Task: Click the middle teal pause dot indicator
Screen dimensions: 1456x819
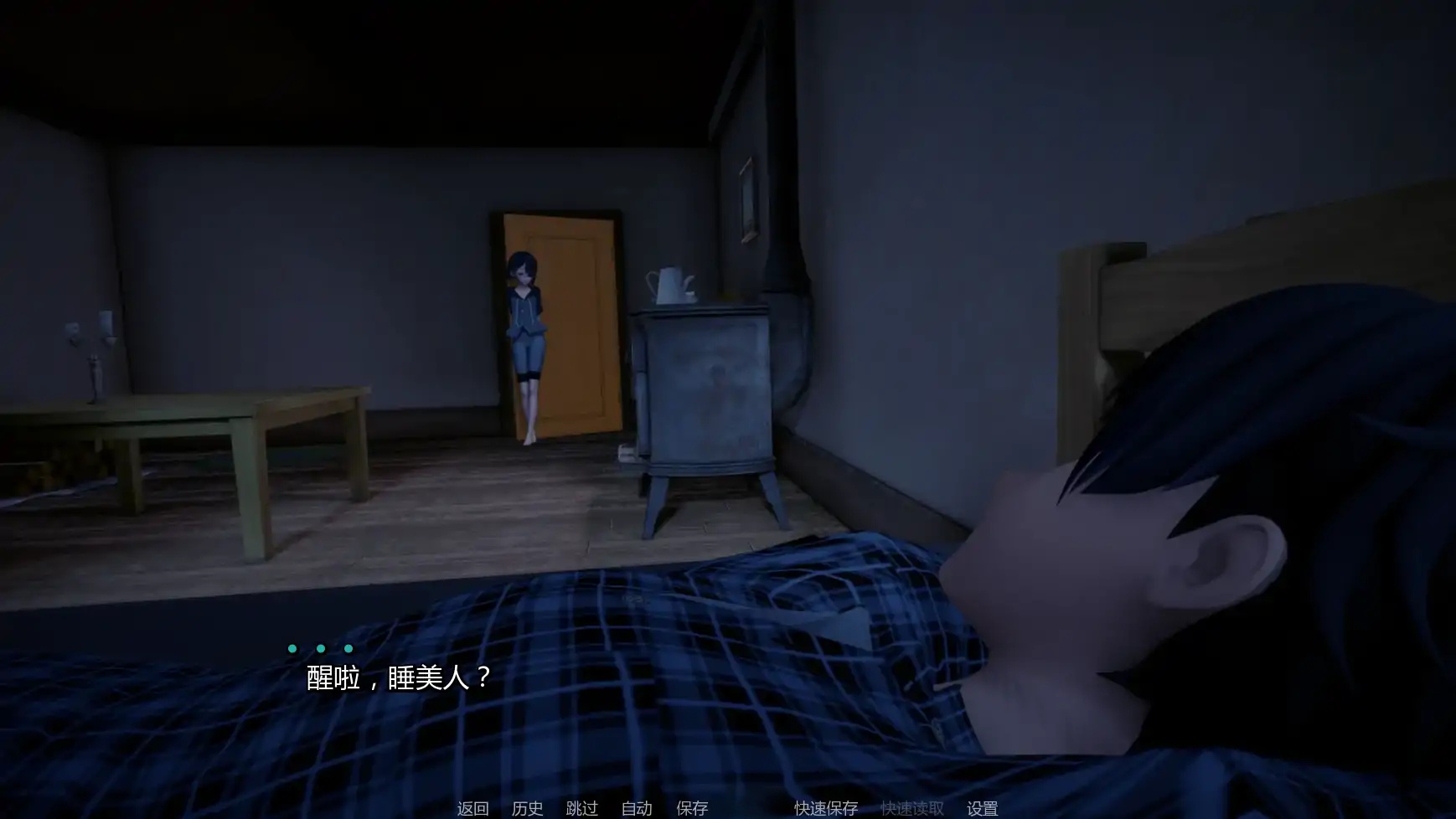Action: pos(320,647)
